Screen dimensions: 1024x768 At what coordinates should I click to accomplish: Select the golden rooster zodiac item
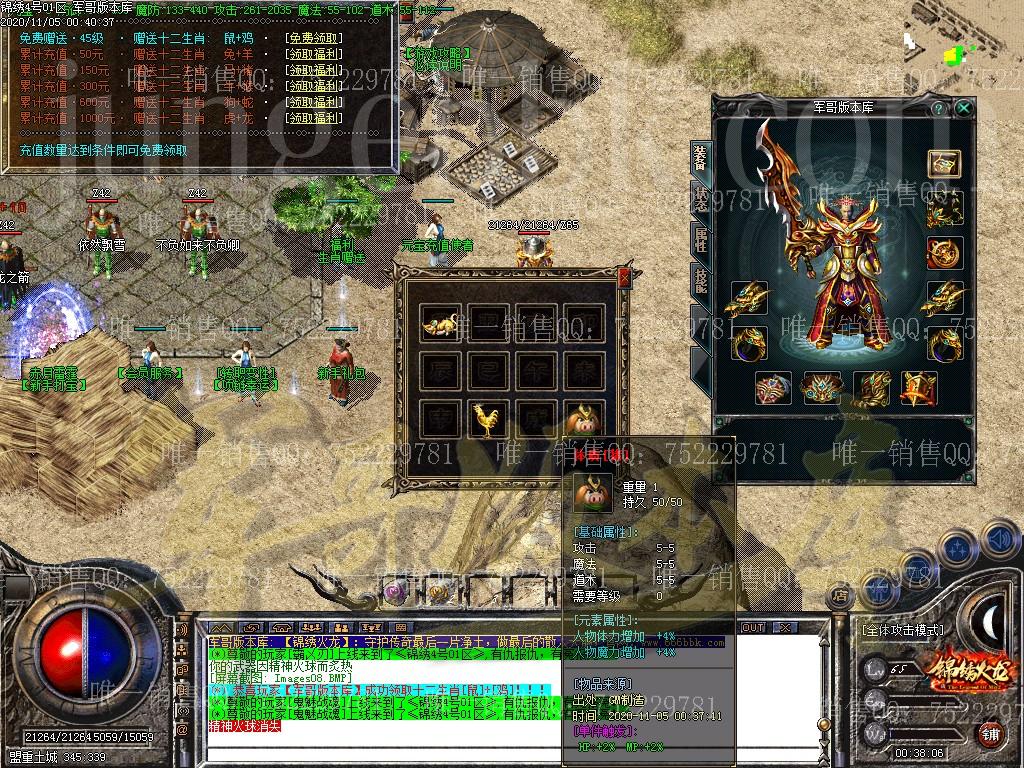click(x=487, y=420)
